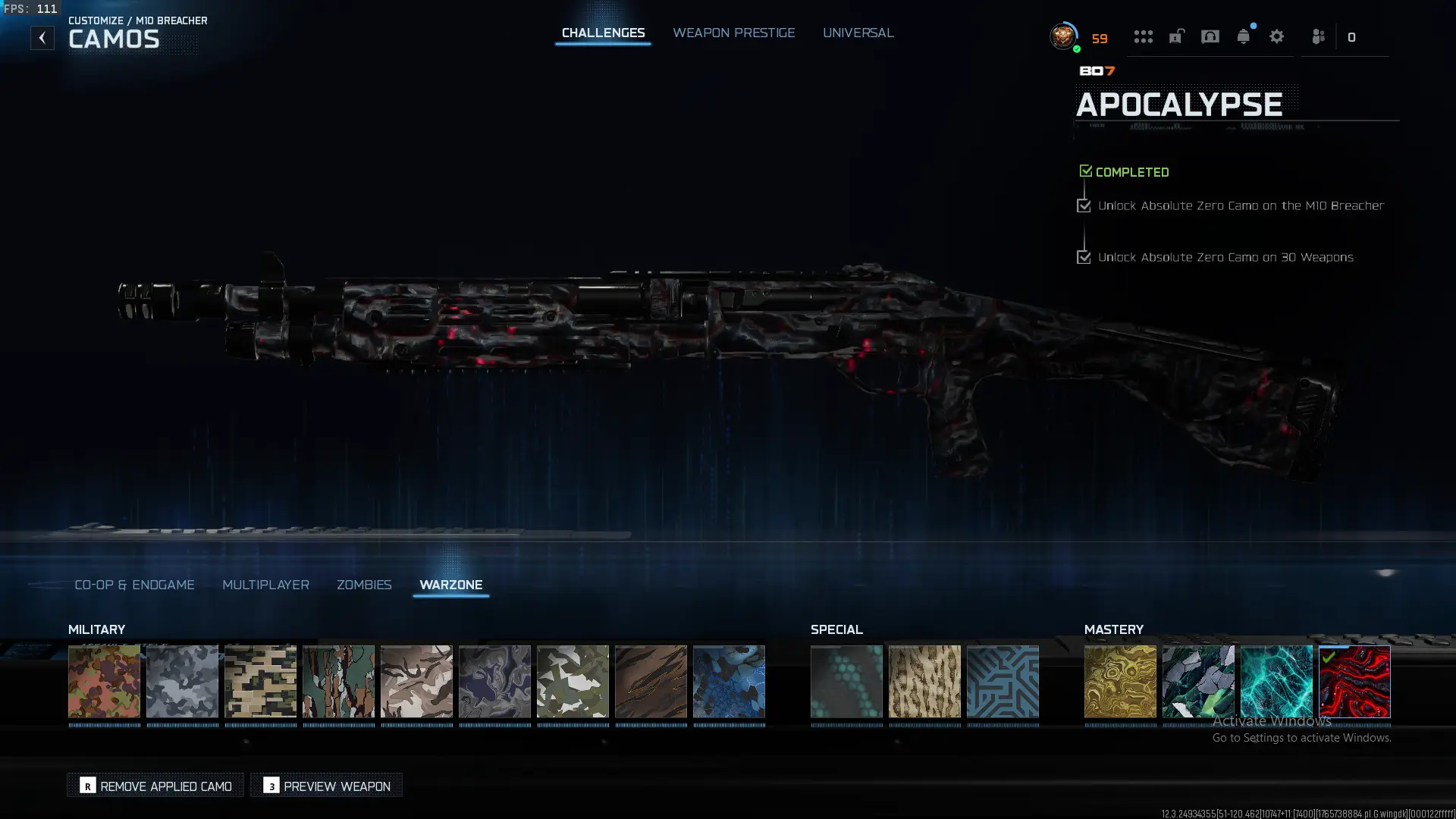The image size is (1456, 819).
Task: Check the Unlock Absolute Zero on M10 Breacher checkbox
Action: click(1084, 206)
